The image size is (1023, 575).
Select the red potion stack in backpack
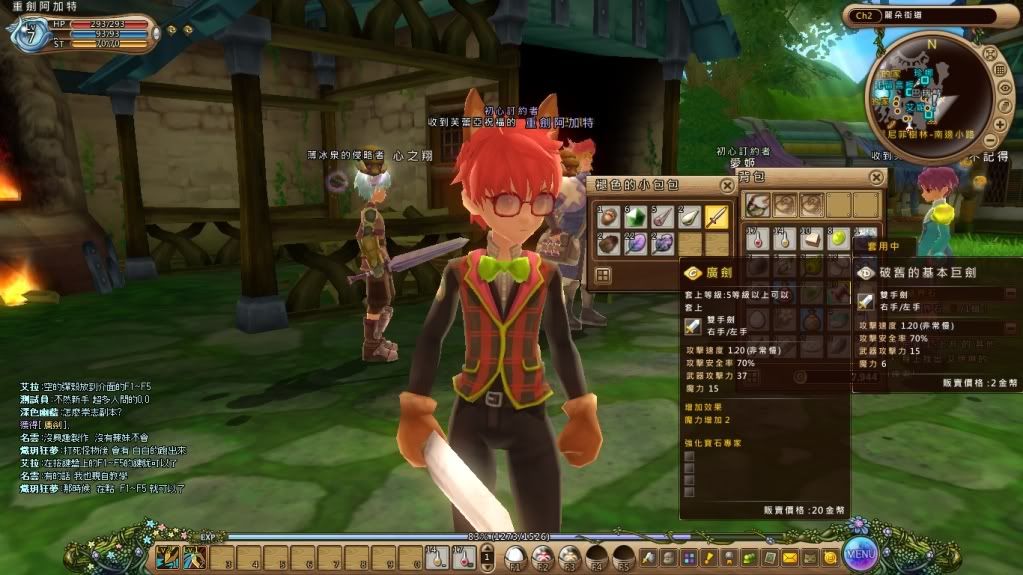[759, 240]
